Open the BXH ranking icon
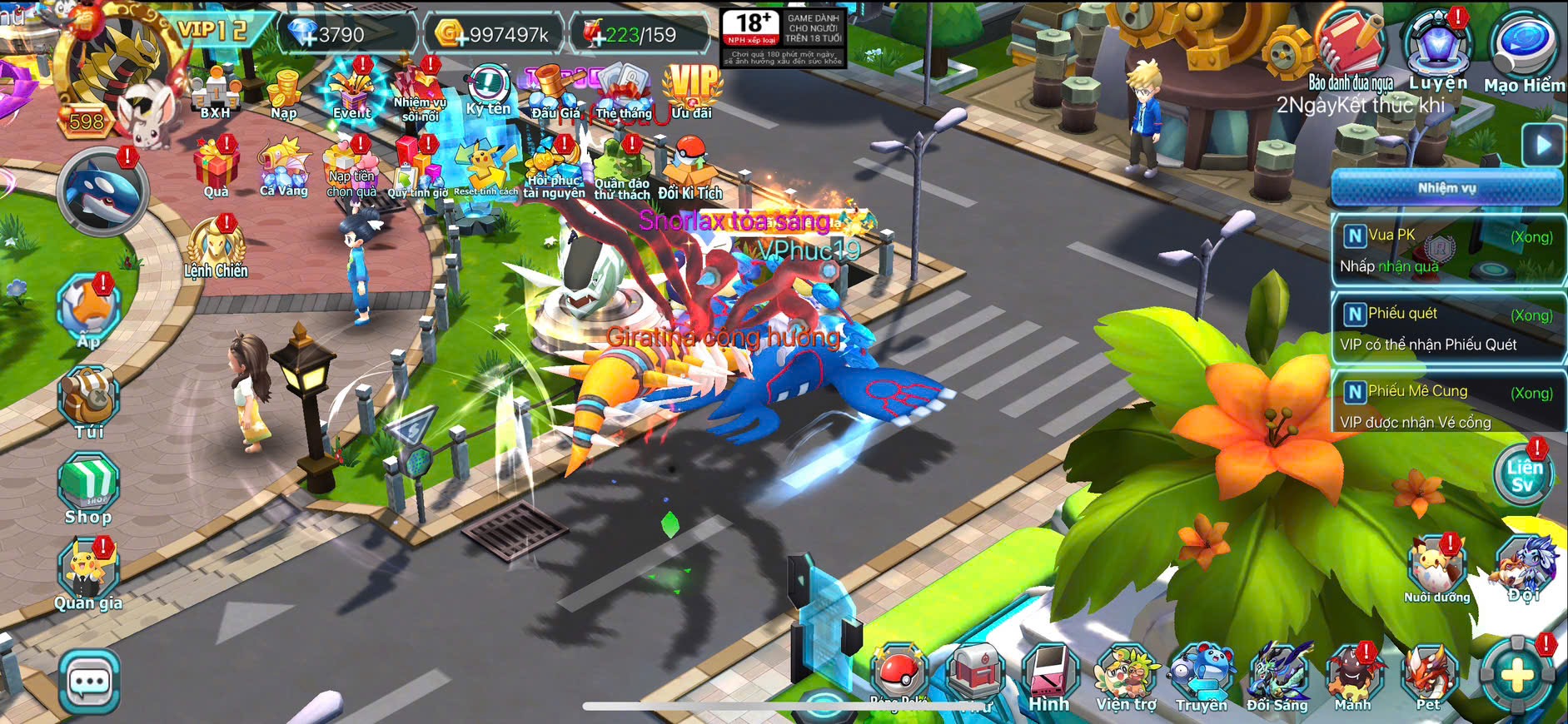The height and width of the screenshot is (724, 1568). [214, 93]
